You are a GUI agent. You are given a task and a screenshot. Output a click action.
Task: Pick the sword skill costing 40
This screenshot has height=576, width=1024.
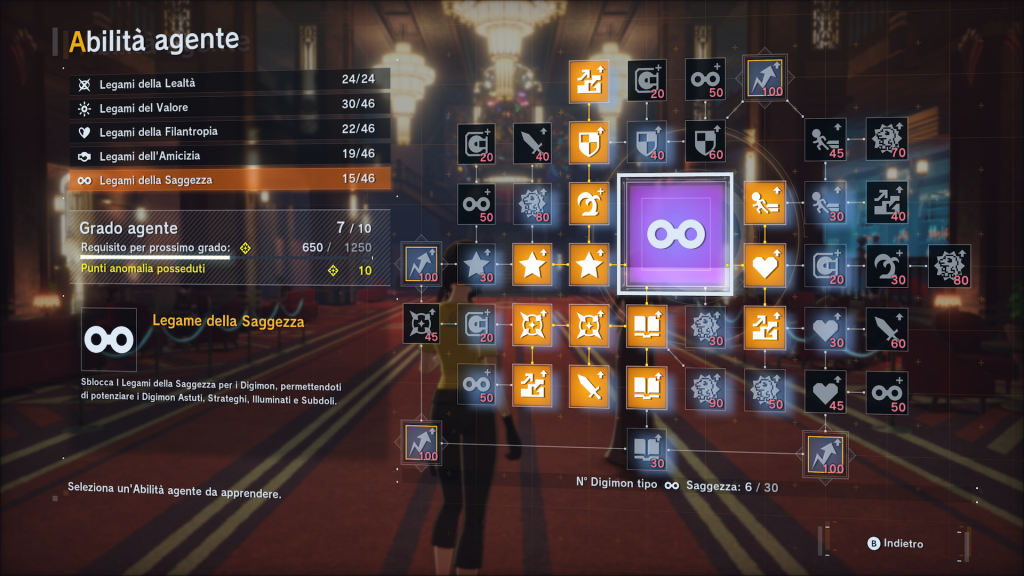click(533, 143)
